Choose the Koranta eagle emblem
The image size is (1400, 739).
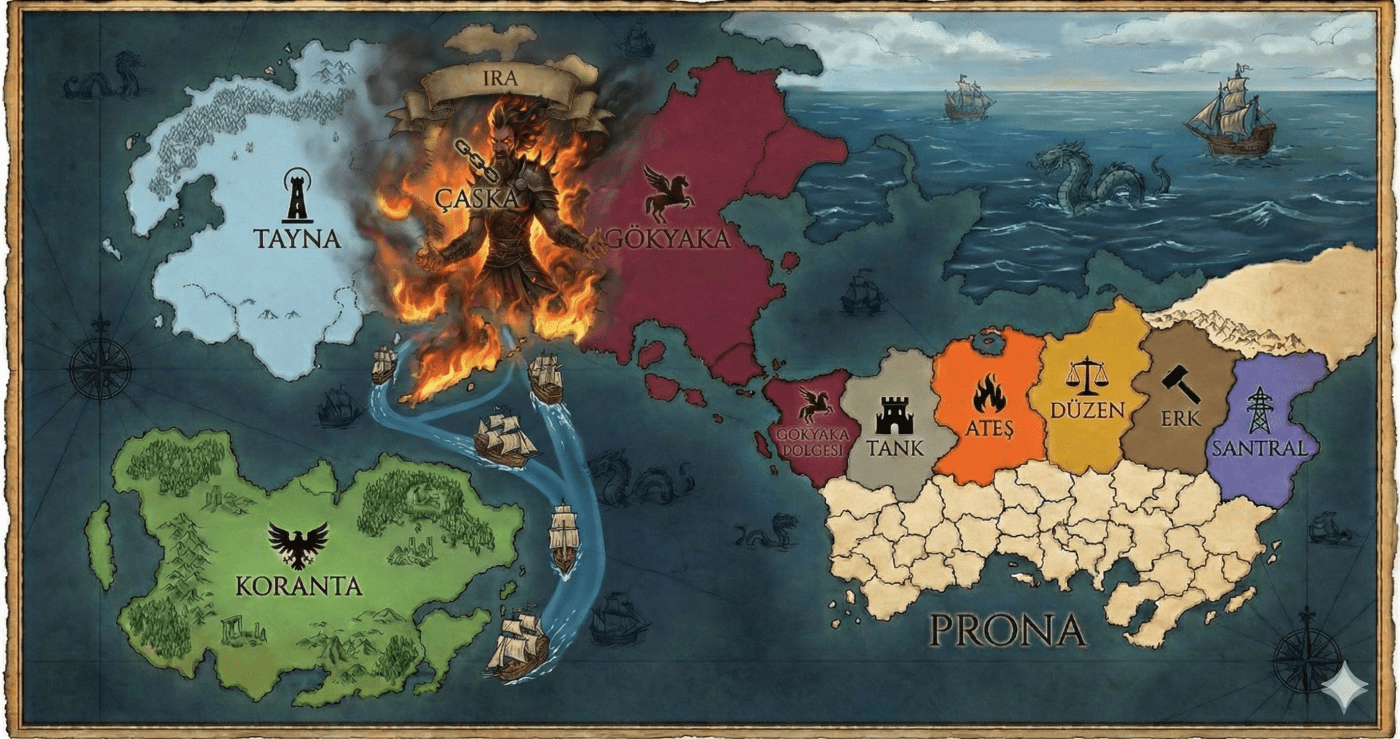tap(298, 545)
